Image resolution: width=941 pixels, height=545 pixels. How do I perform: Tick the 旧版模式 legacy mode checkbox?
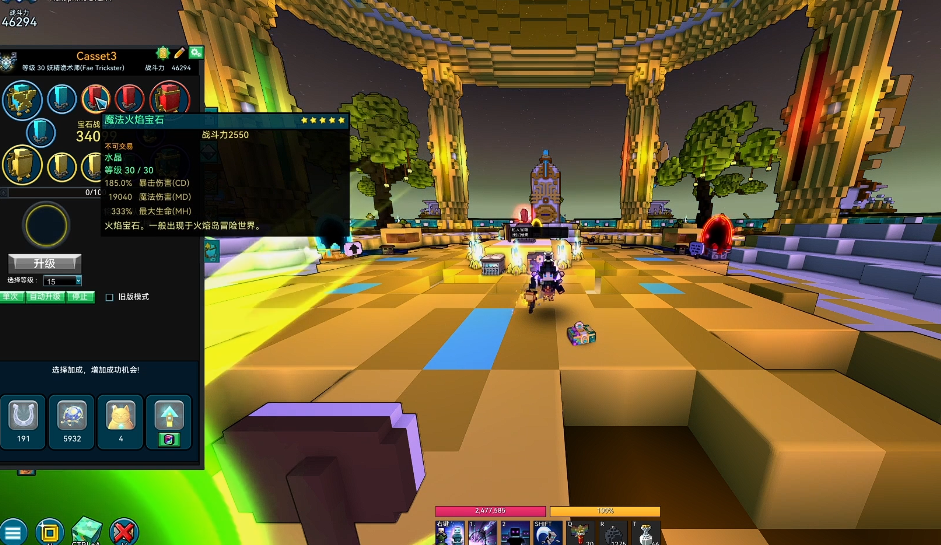[110, 297]
